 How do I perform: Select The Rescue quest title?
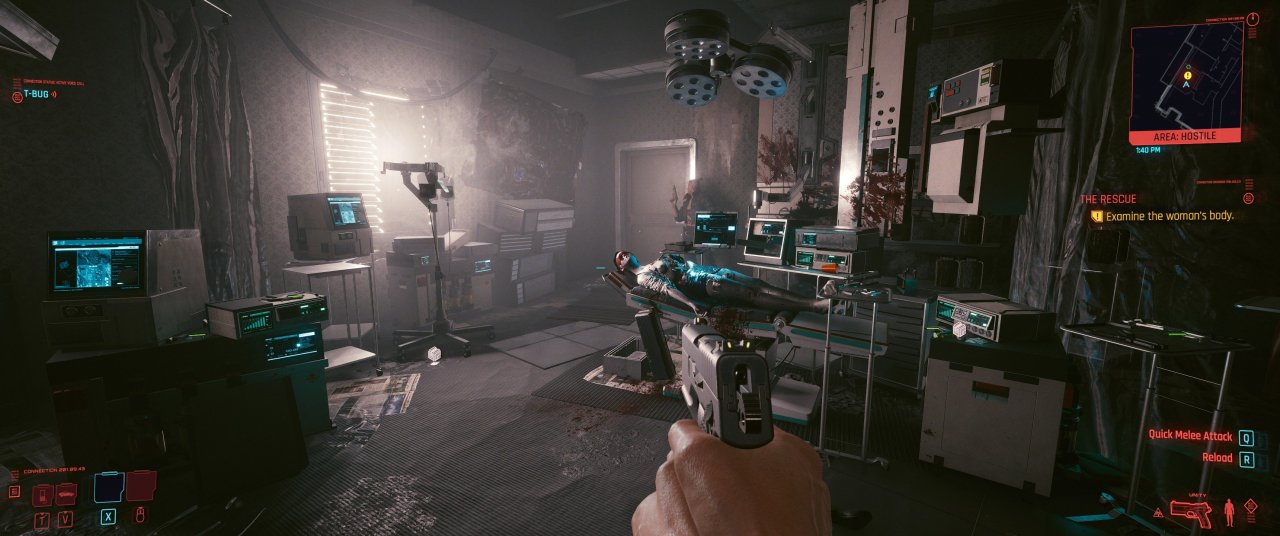tap(1108, 199)
